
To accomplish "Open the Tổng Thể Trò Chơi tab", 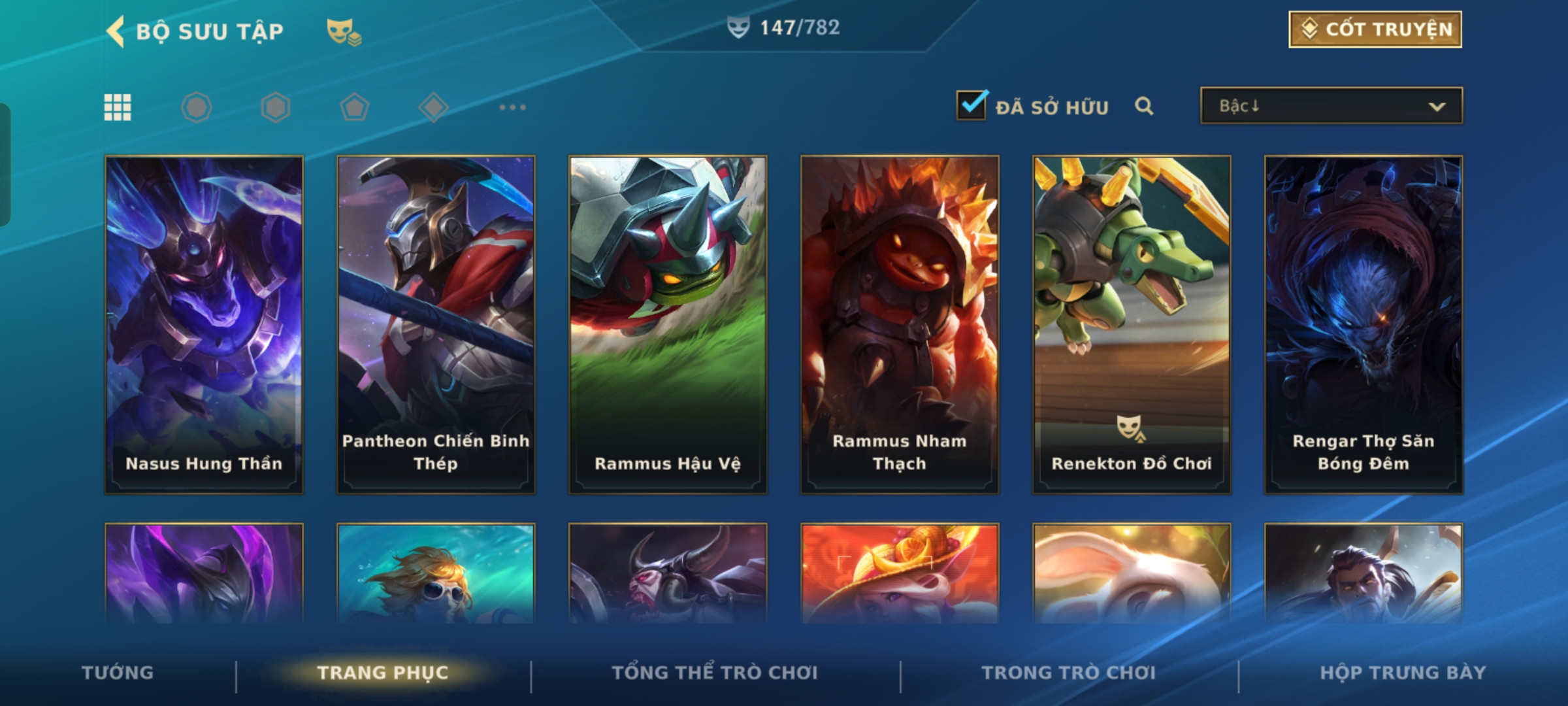I will [x=715, y=673].
